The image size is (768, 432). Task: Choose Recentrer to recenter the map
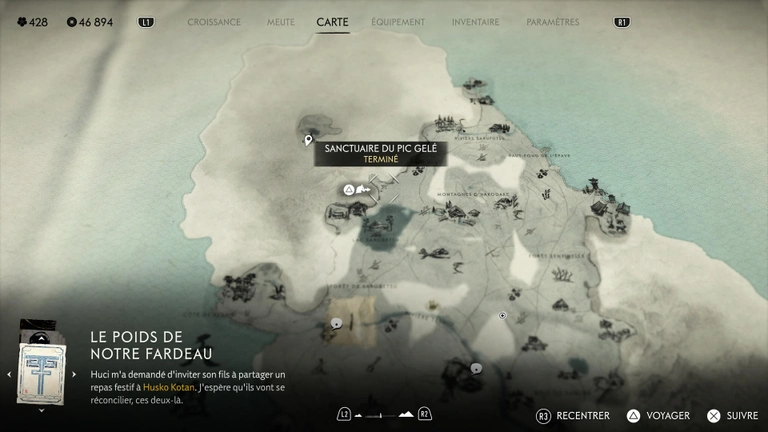click(573, 415)
